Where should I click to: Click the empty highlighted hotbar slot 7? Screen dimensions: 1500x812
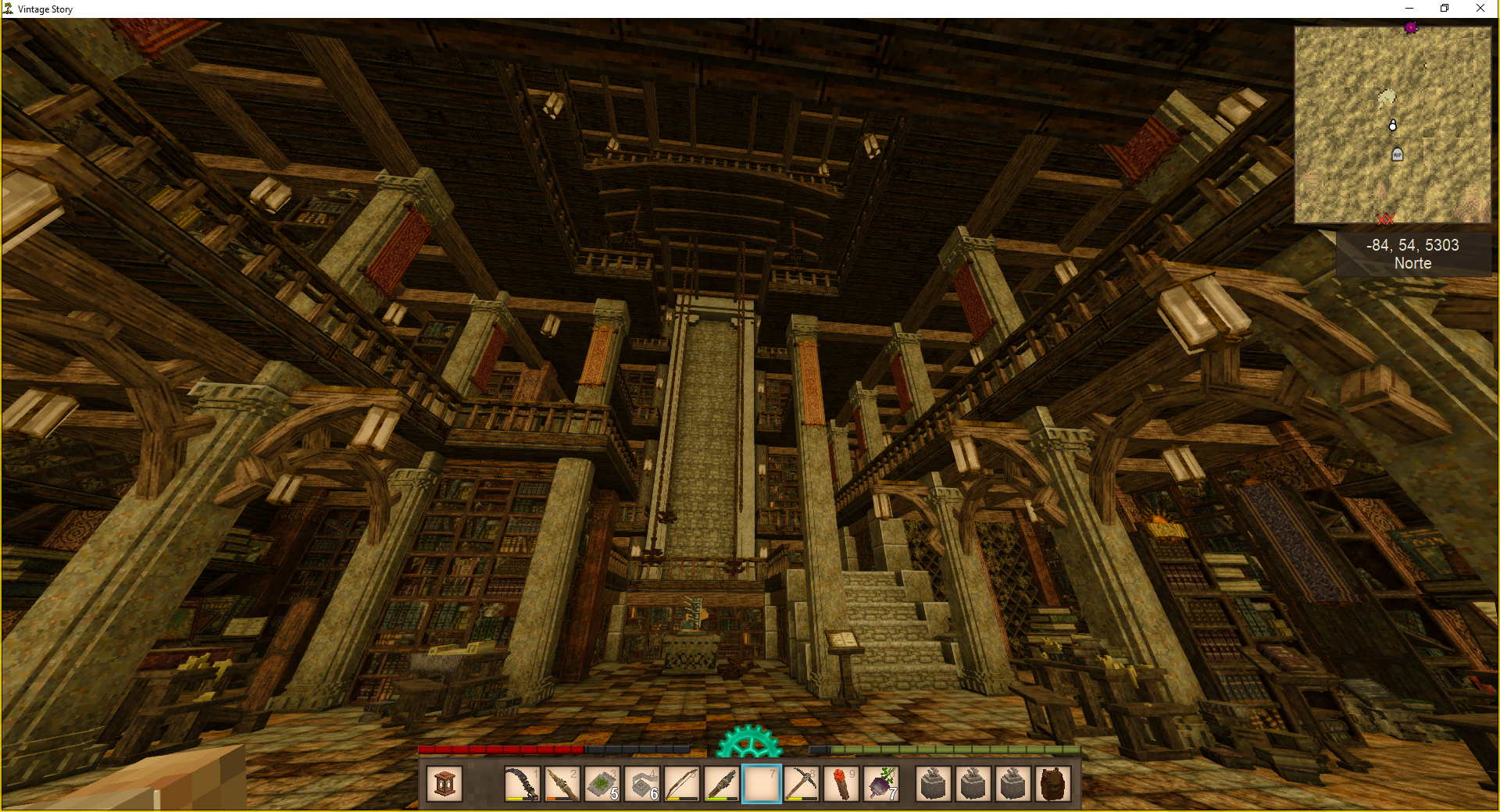click(762, 784)
